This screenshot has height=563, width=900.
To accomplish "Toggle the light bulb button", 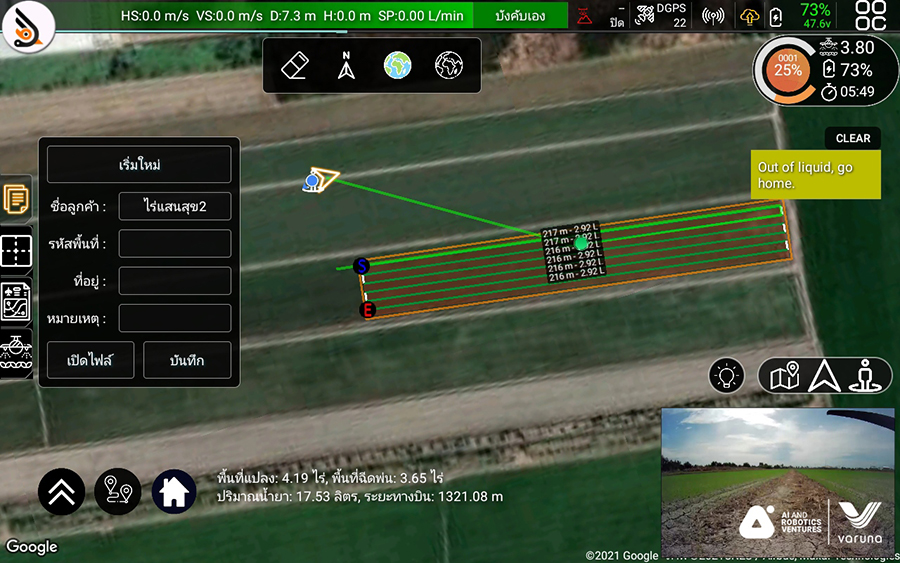I will [x=727, y=375].
